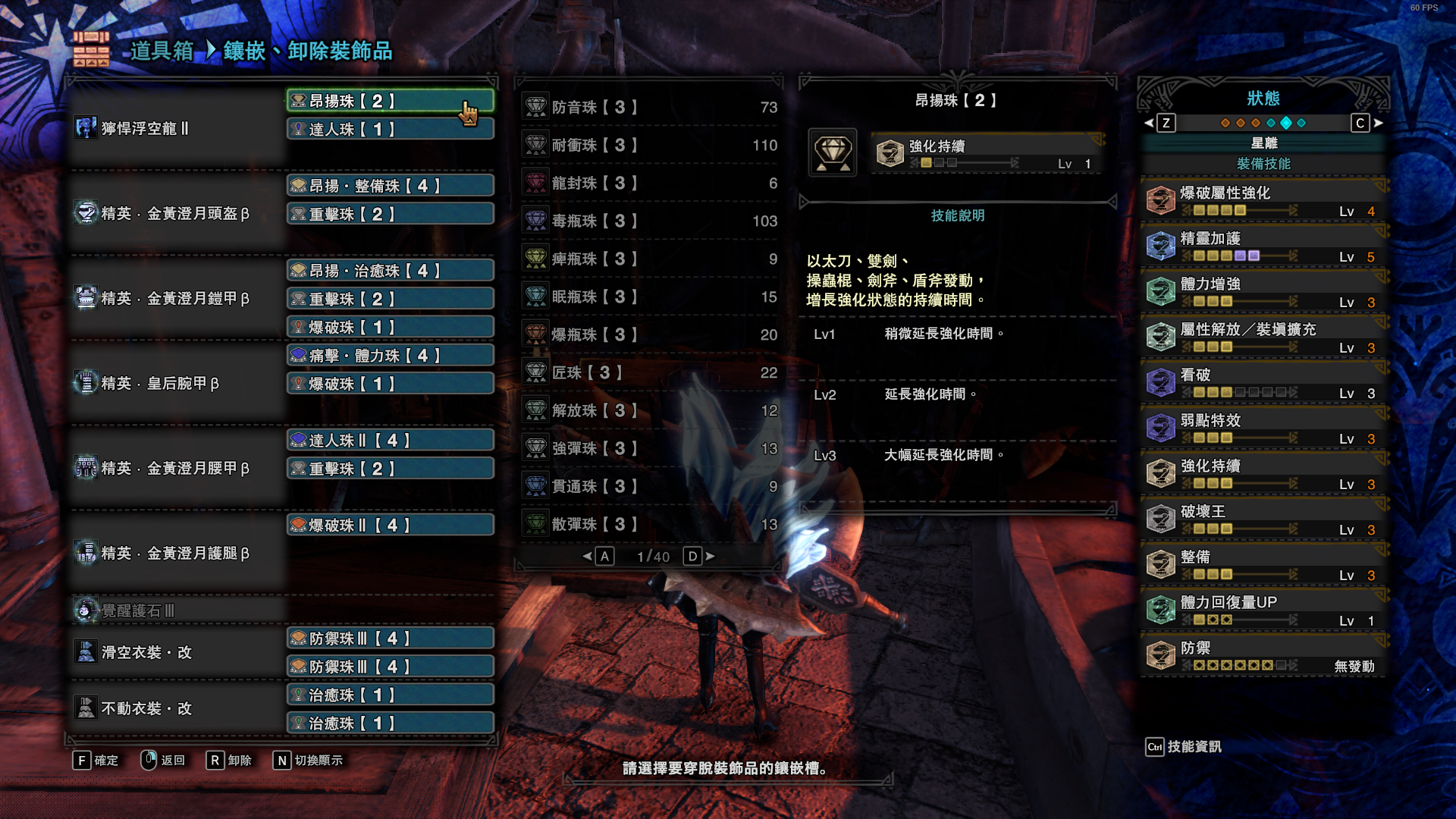Select the 精英・金黃澄月頭盔β equipment row
Screen dimensions: 1456x819
(x=176, y=214)
